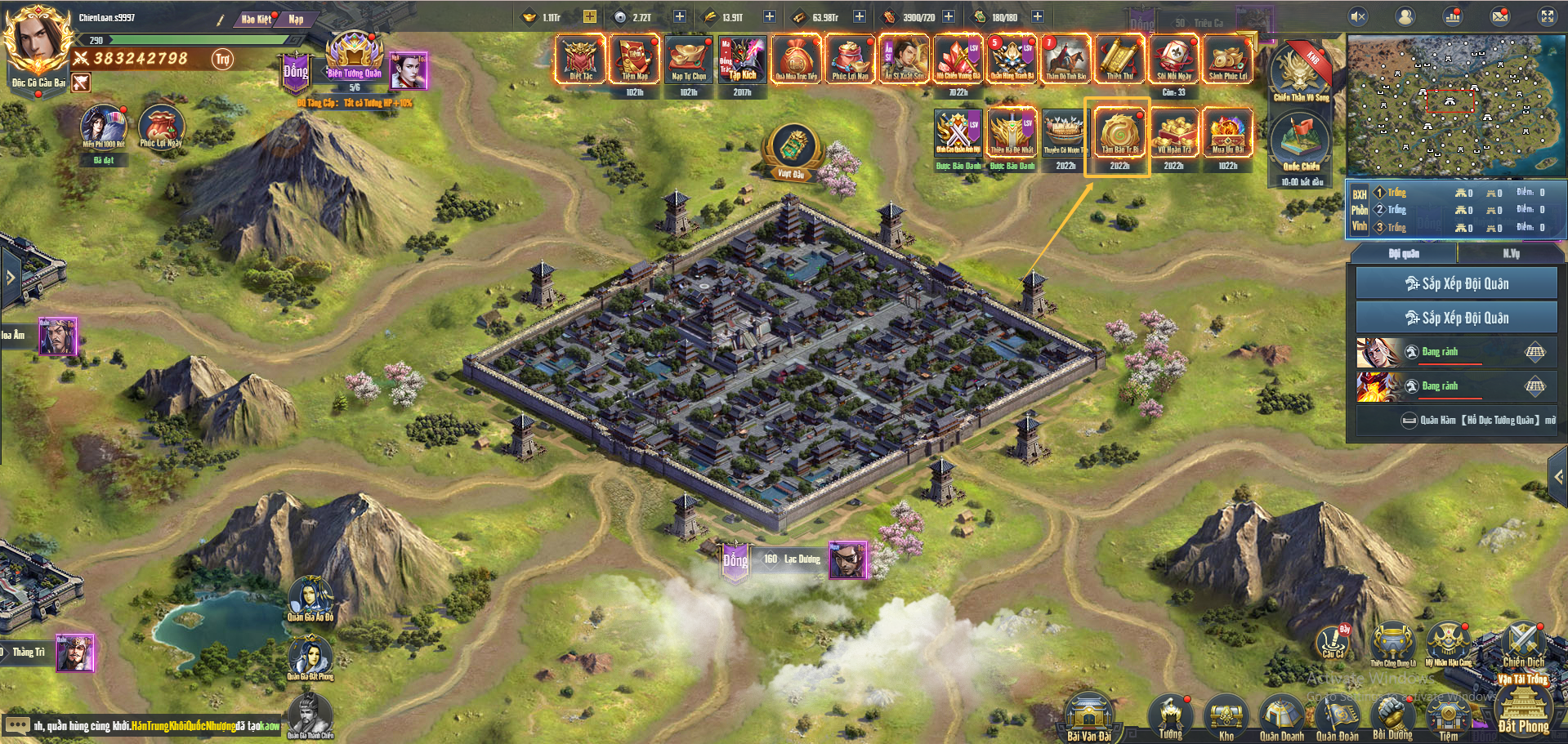Open the Tướng generals menu
The width and height of the screenshot is (1568, 744).
[1170, 716]
